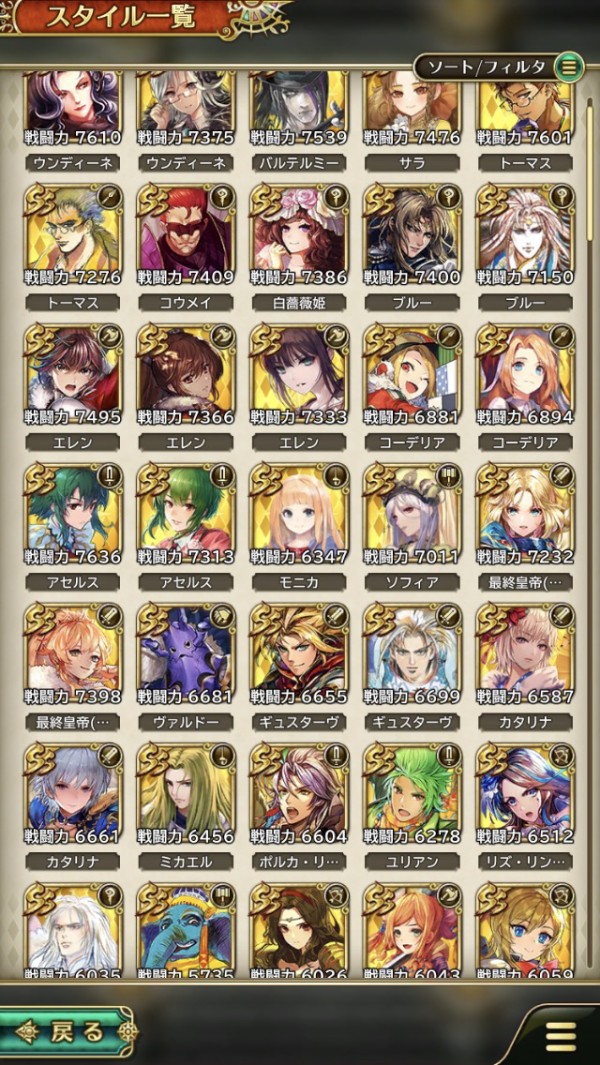
Task: Go back with the 戻る button
Action: pyautogui.click(x=68, y=1031)
